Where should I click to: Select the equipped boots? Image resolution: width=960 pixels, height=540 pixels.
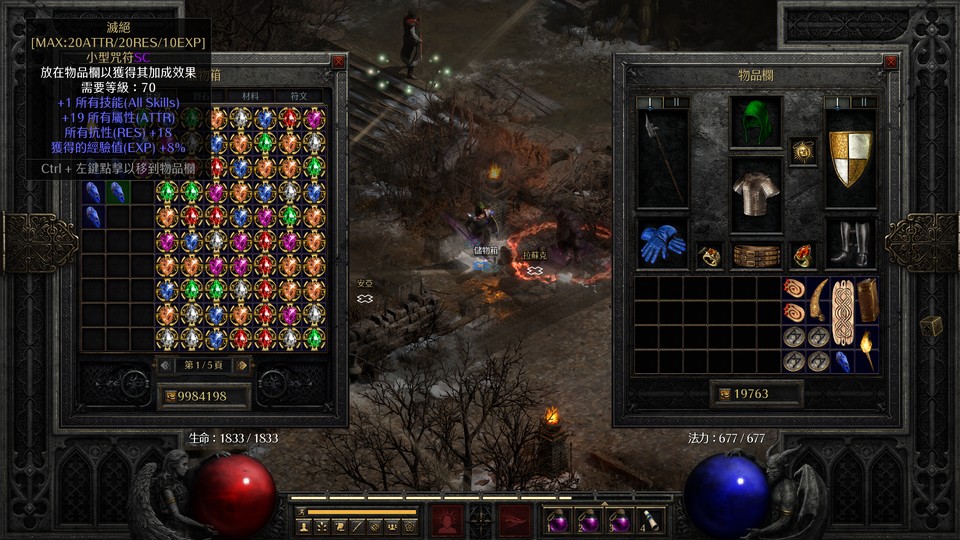tap(850, 243)
